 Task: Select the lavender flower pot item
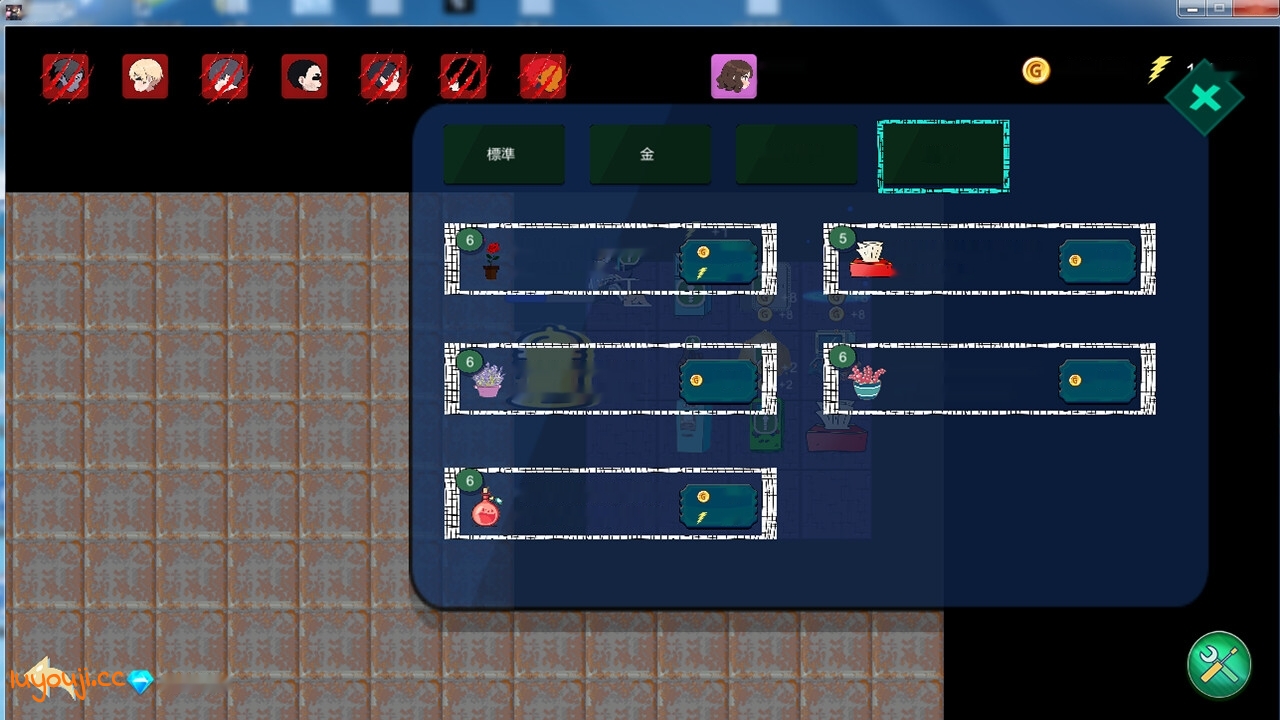click(x=487, y=380)
